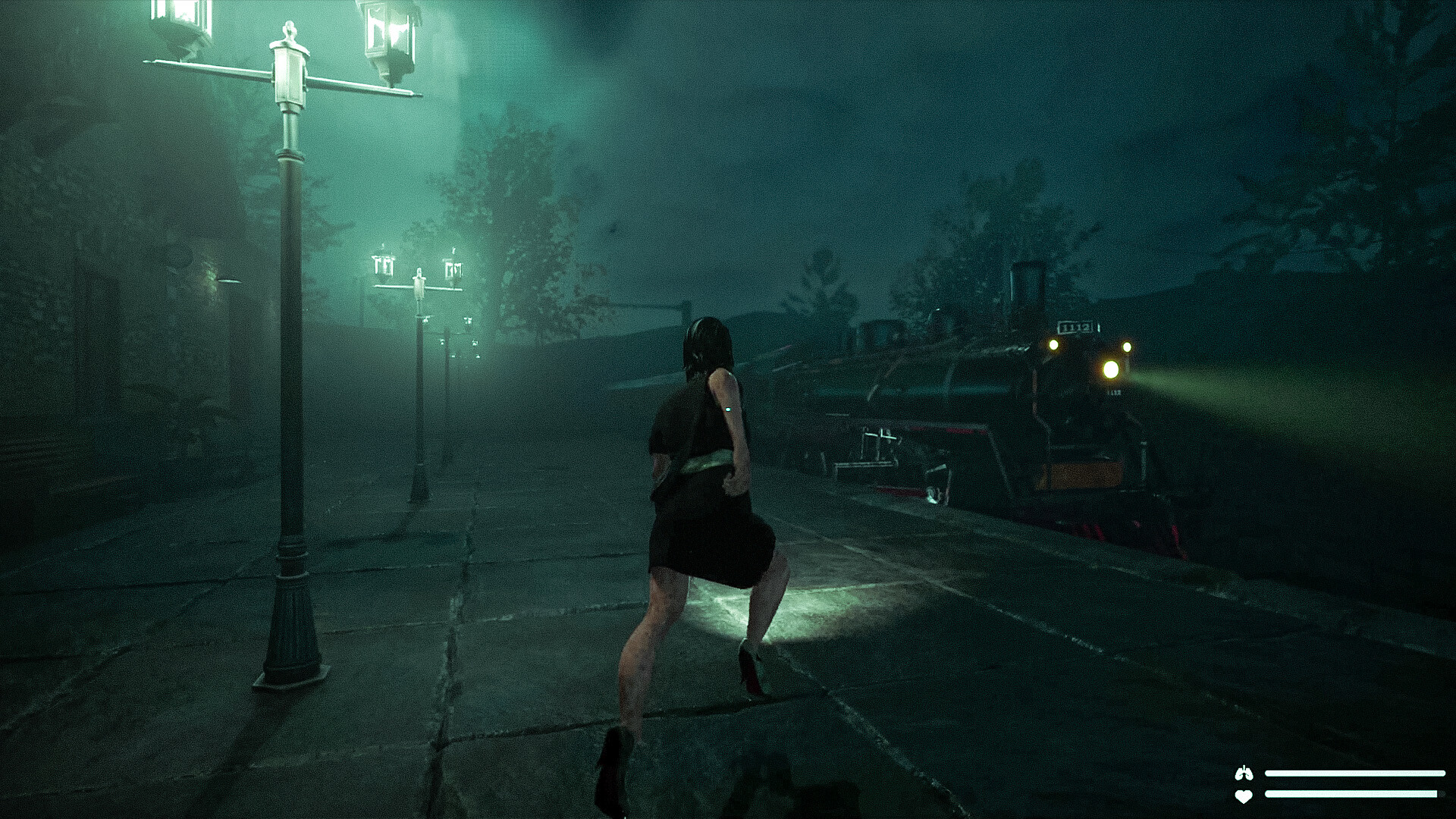
Task: Click the train's number plate reading 1112
Action: 1075,327
